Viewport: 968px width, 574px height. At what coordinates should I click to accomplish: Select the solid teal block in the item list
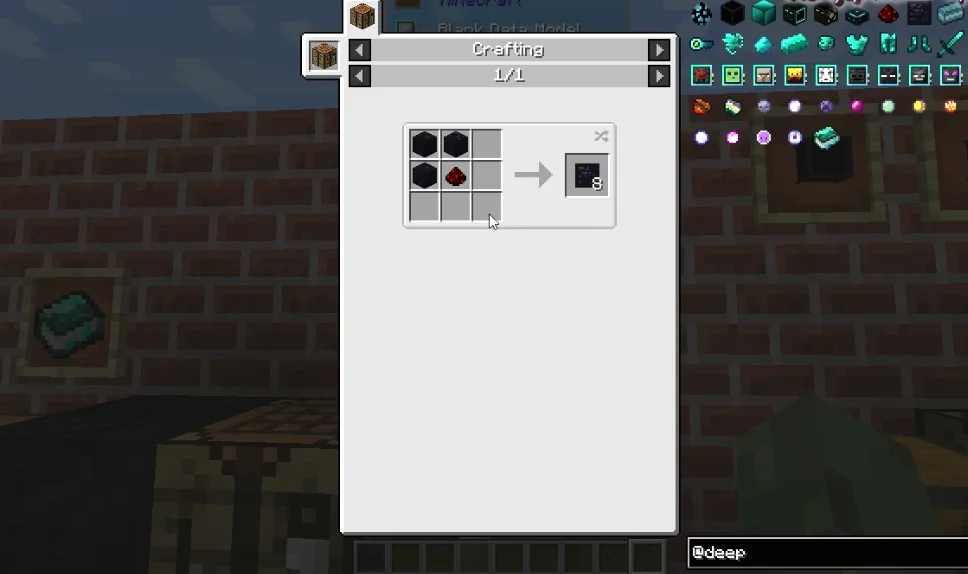click(763, 13)
